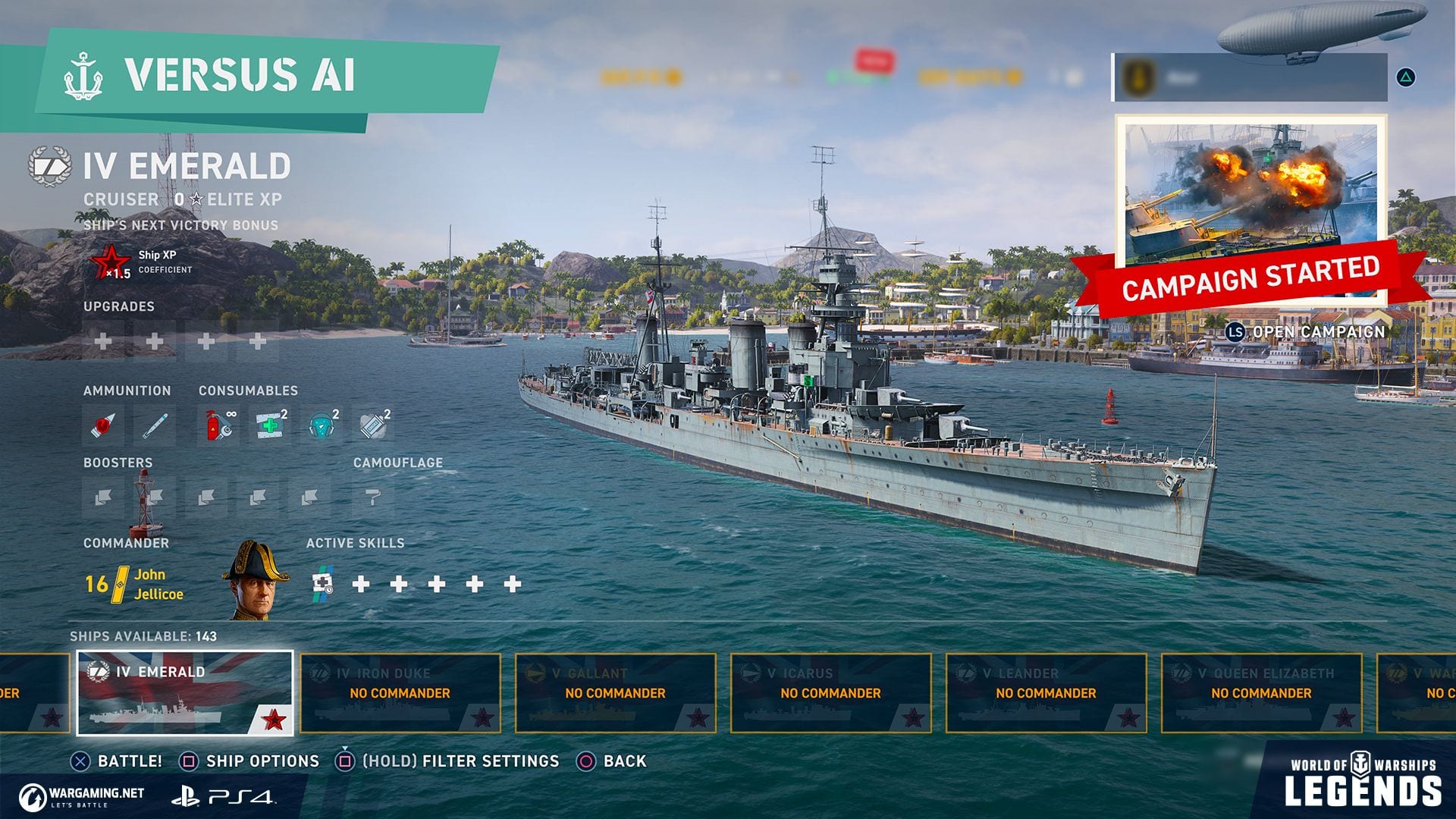Open the camouflage paint roller slot

(373, 497)
